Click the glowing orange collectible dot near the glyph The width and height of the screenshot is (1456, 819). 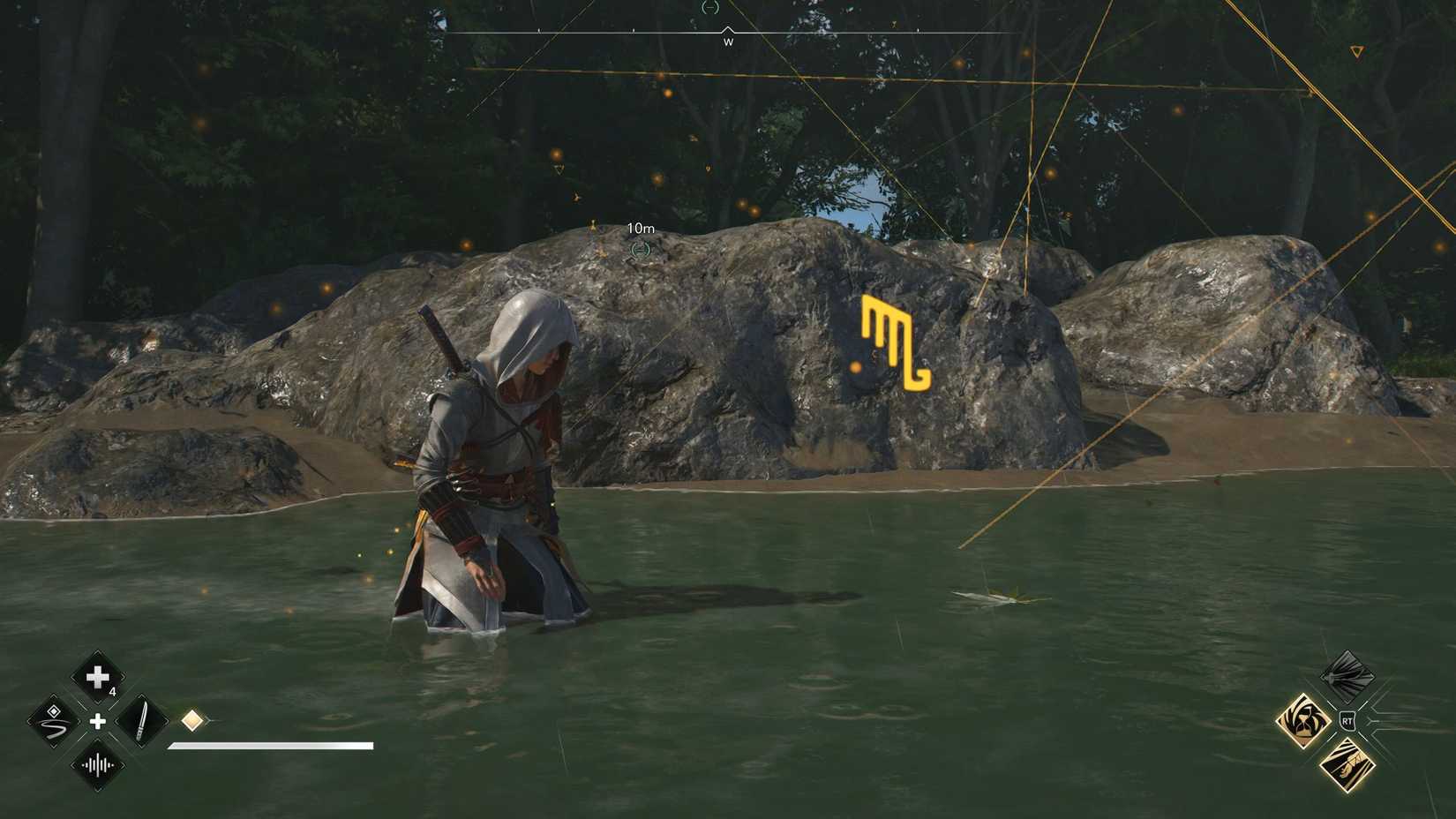click(853, 366)
